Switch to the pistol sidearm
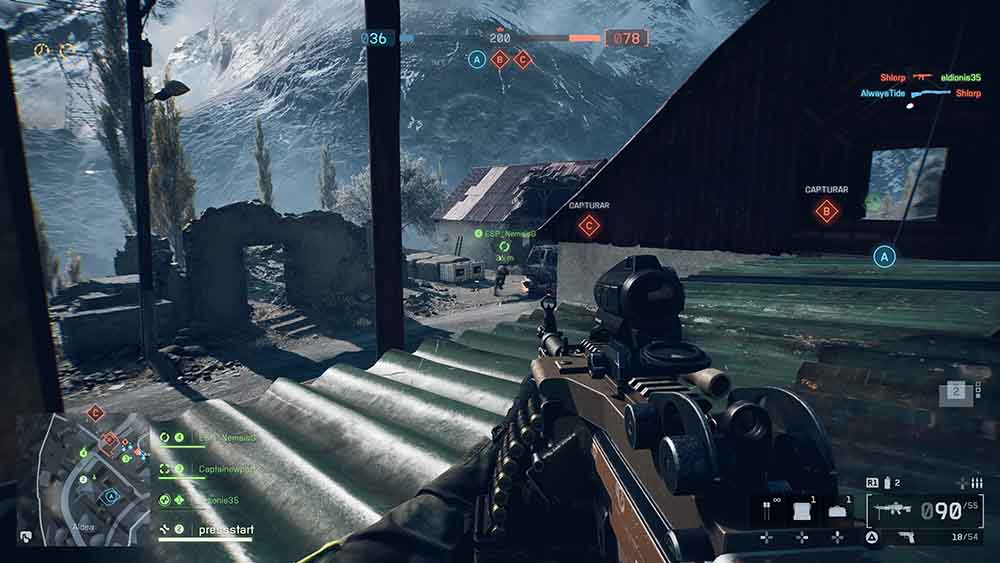The height and width of the screenshot is (563, 1000). [x=907, y=538]
